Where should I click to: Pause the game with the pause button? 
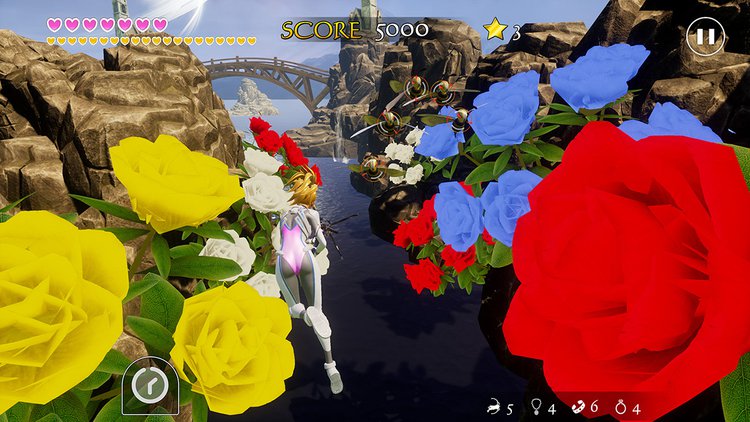(705, 37)
